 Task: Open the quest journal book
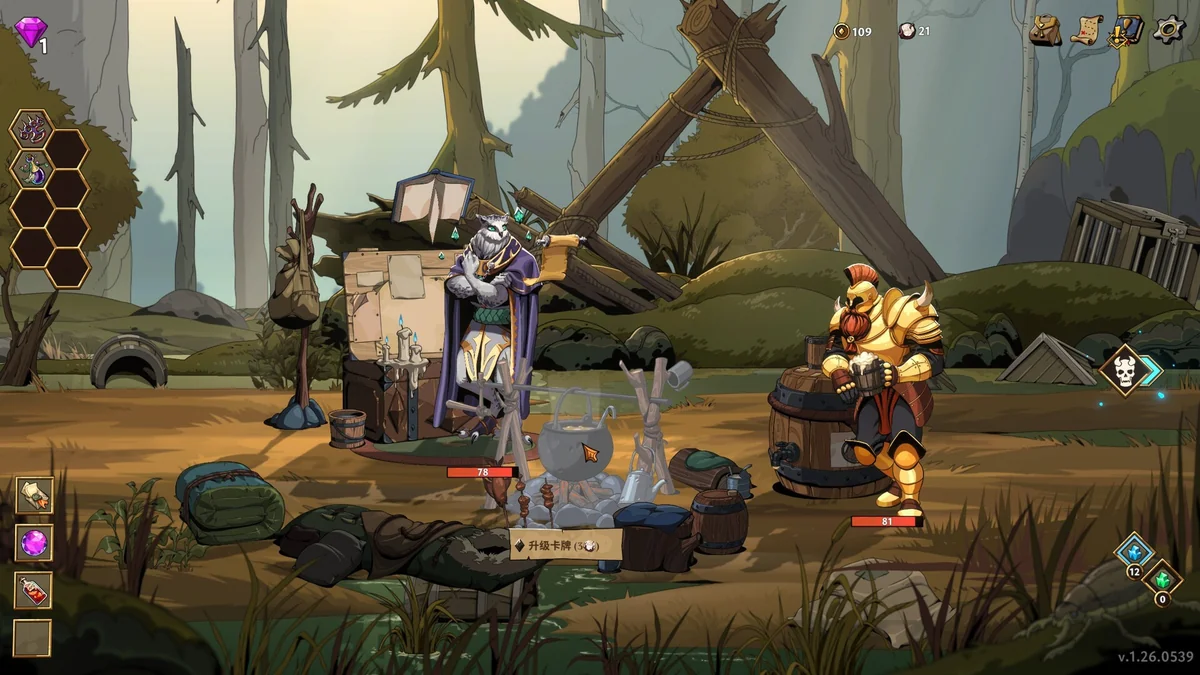coord(1127,30)
